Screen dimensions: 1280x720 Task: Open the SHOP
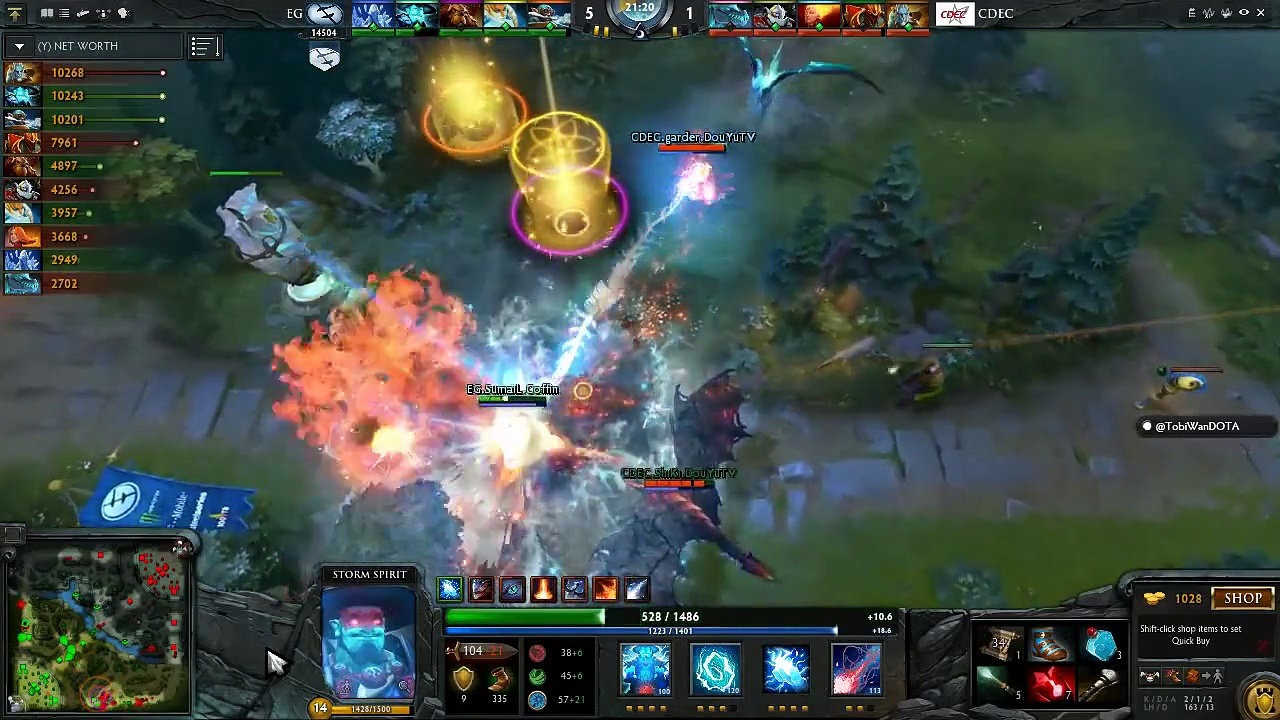pyautogui.click(x=1243, y=598)
